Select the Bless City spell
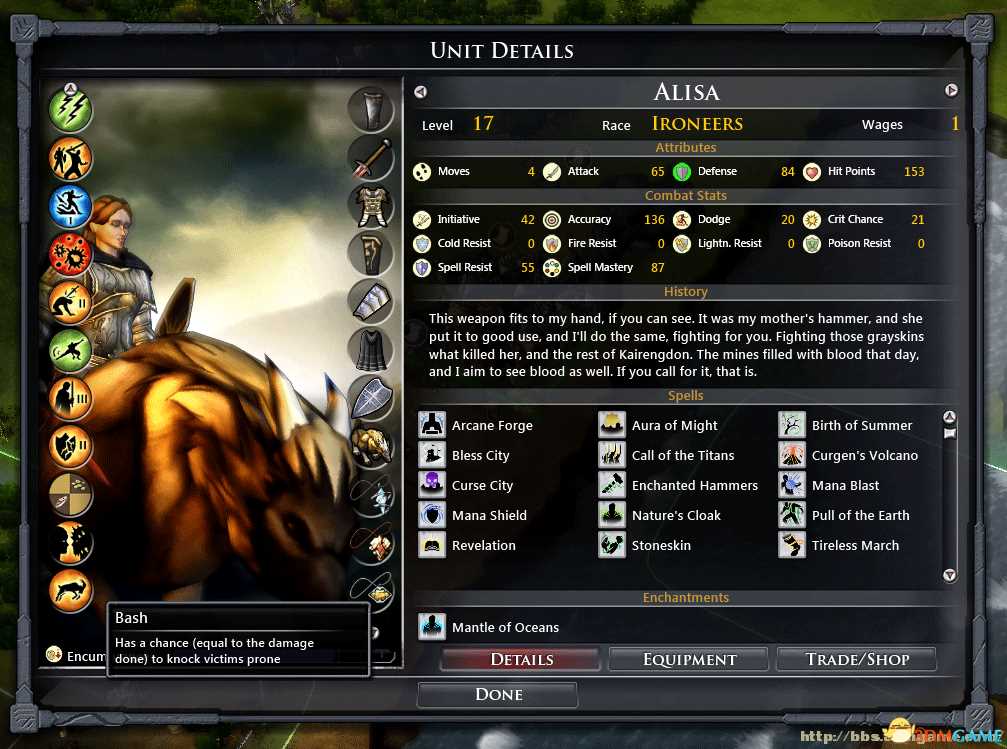The image size is (1007, 749). (x=467, y=455)
